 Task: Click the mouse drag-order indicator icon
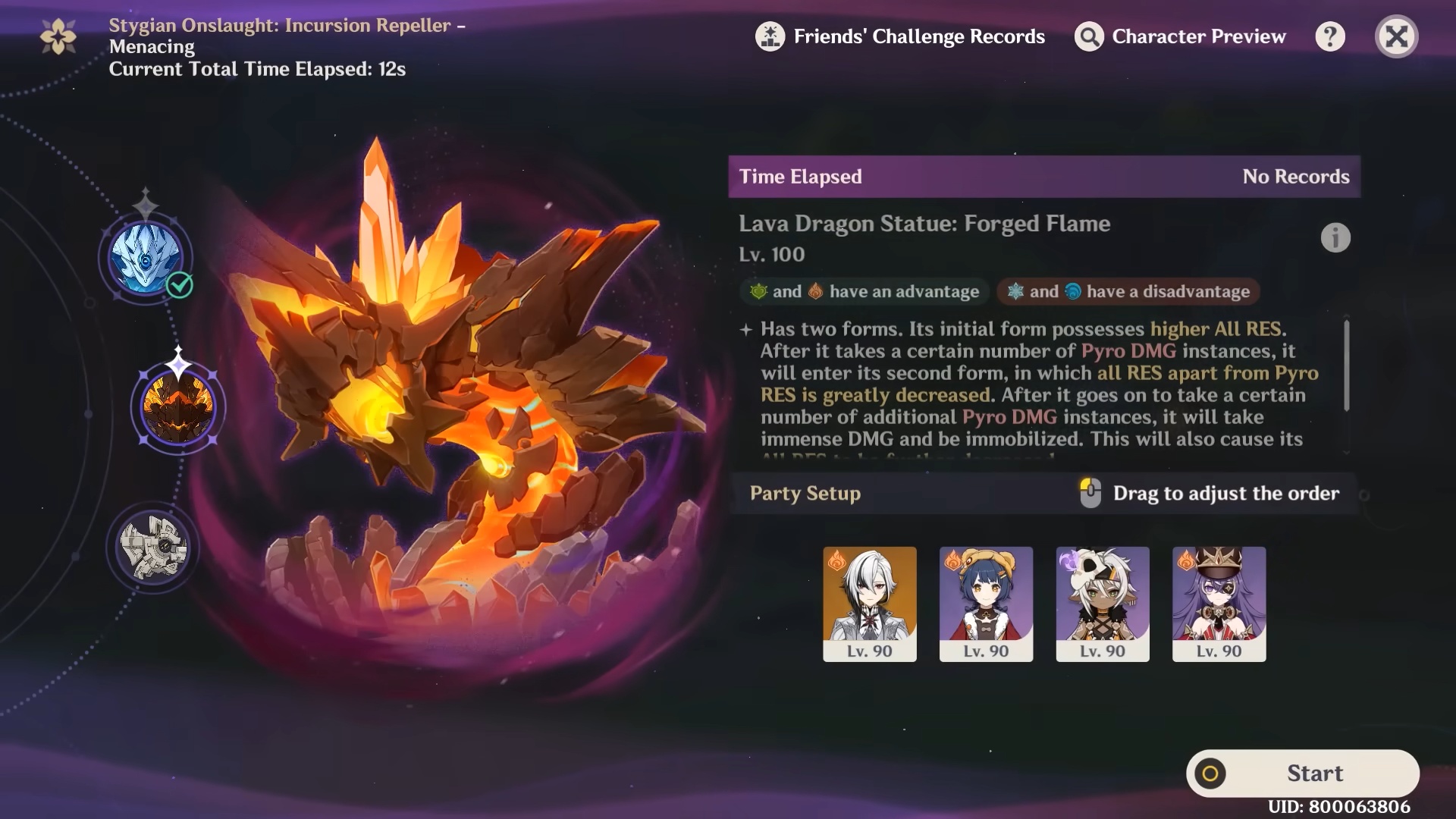1090,493
